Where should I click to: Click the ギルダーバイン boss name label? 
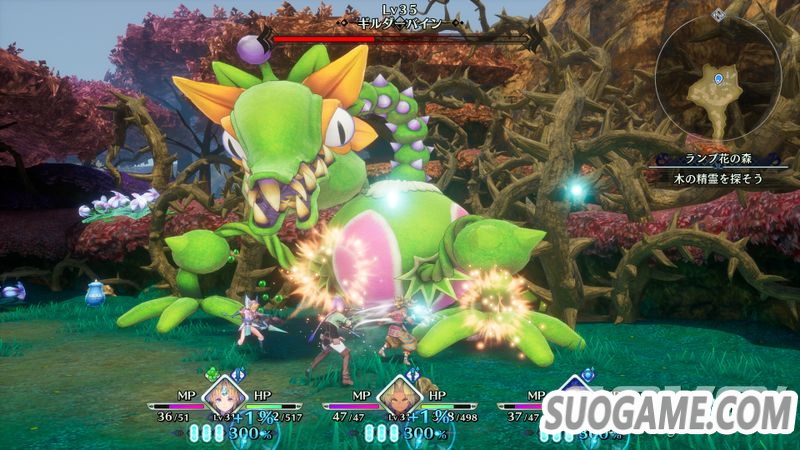(x=400, y=20)
